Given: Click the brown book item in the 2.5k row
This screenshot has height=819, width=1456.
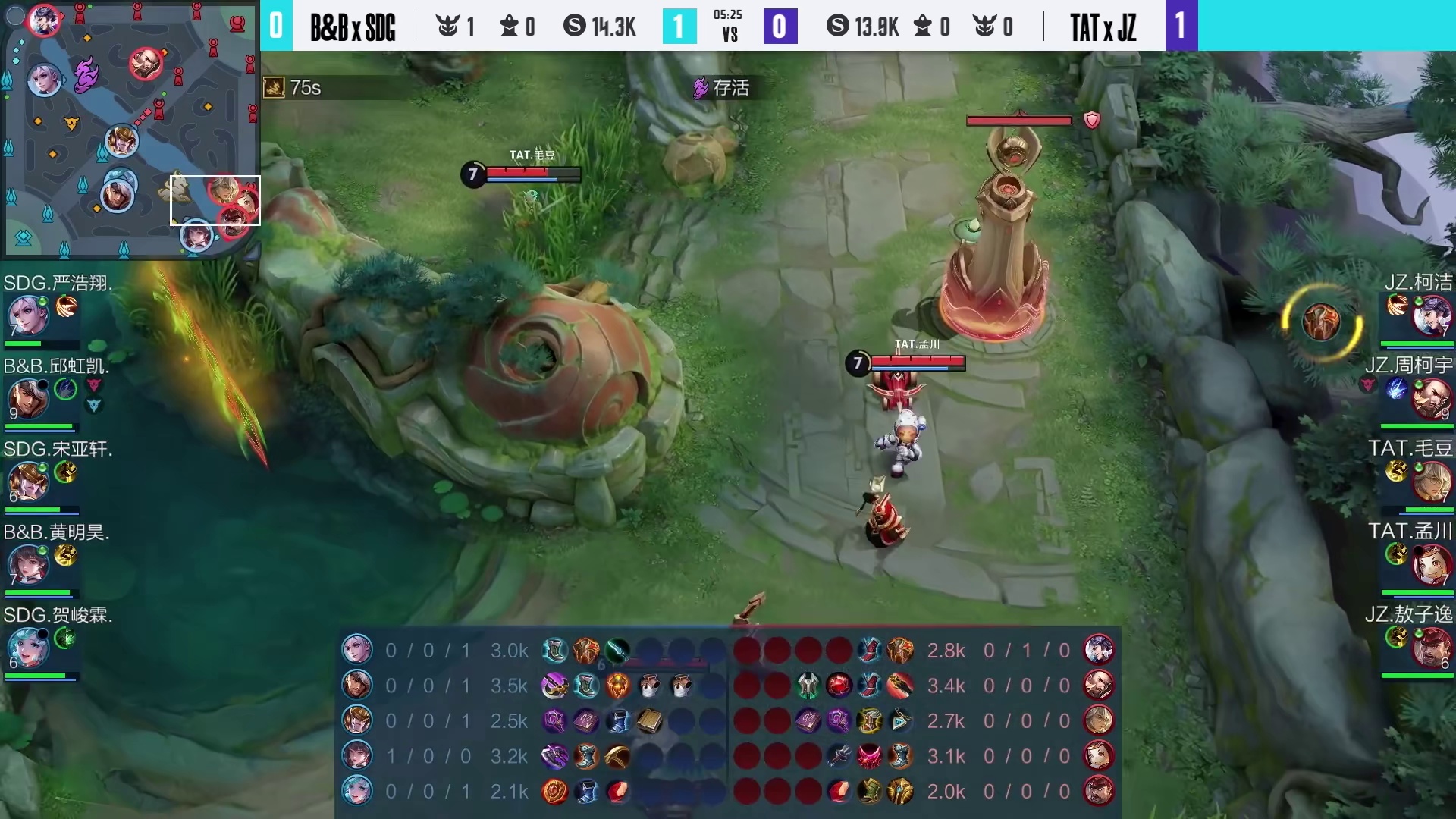Looking at the screenshot, I should coord(649,720).
